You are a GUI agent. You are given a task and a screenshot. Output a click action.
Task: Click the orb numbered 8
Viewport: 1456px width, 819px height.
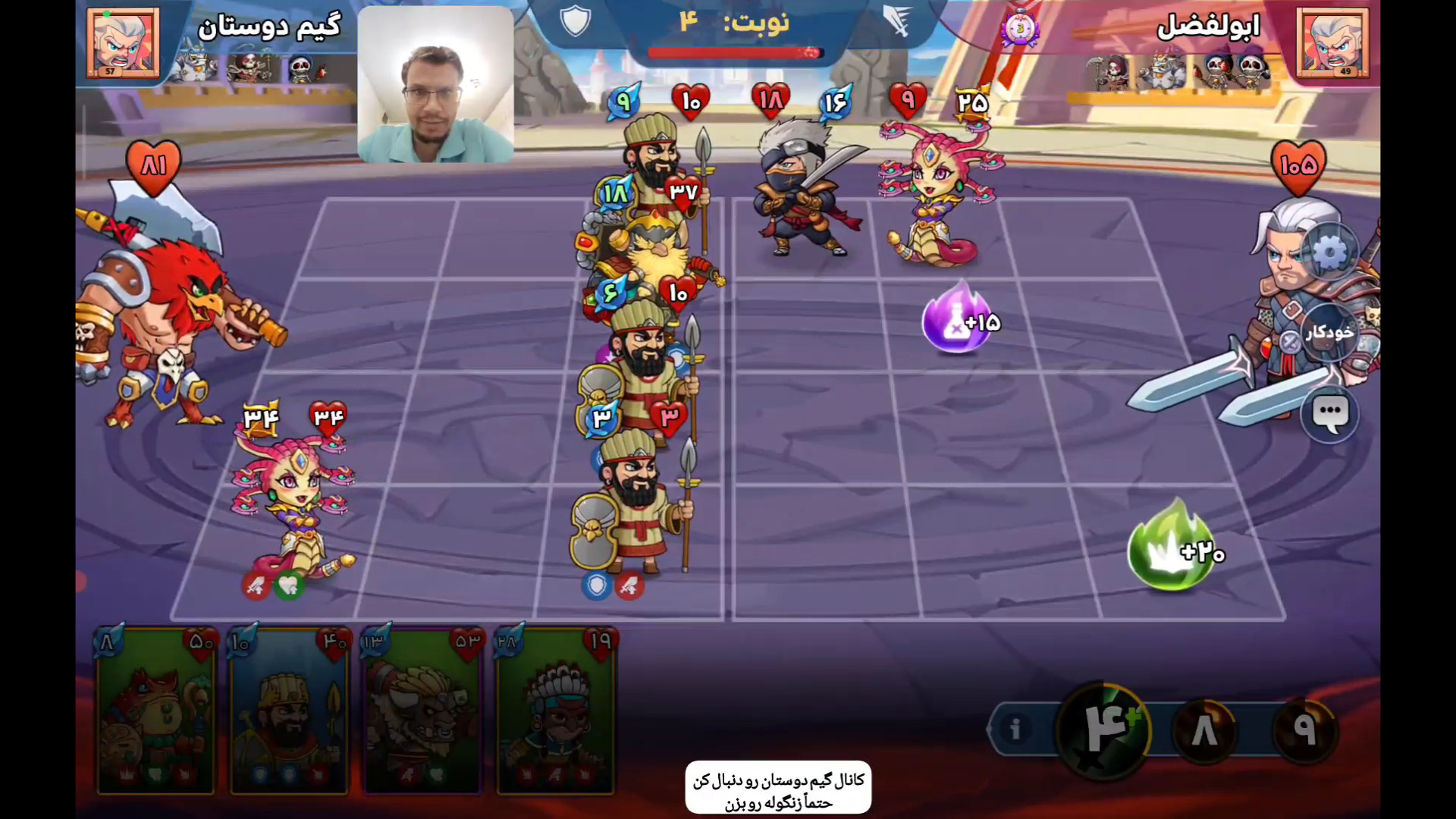(1205, 730)
